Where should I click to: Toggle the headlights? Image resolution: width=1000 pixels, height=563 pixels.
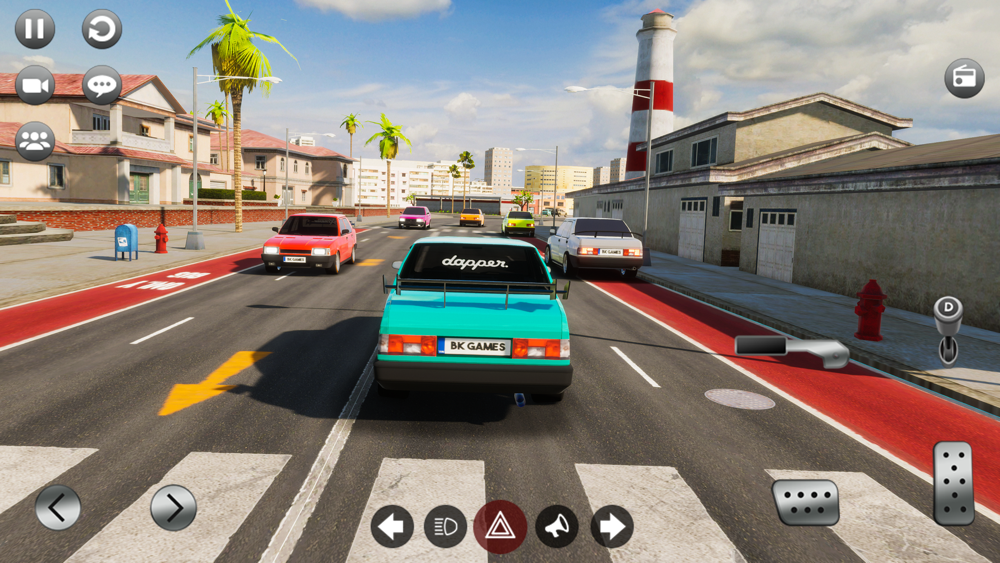coord(446,526)
